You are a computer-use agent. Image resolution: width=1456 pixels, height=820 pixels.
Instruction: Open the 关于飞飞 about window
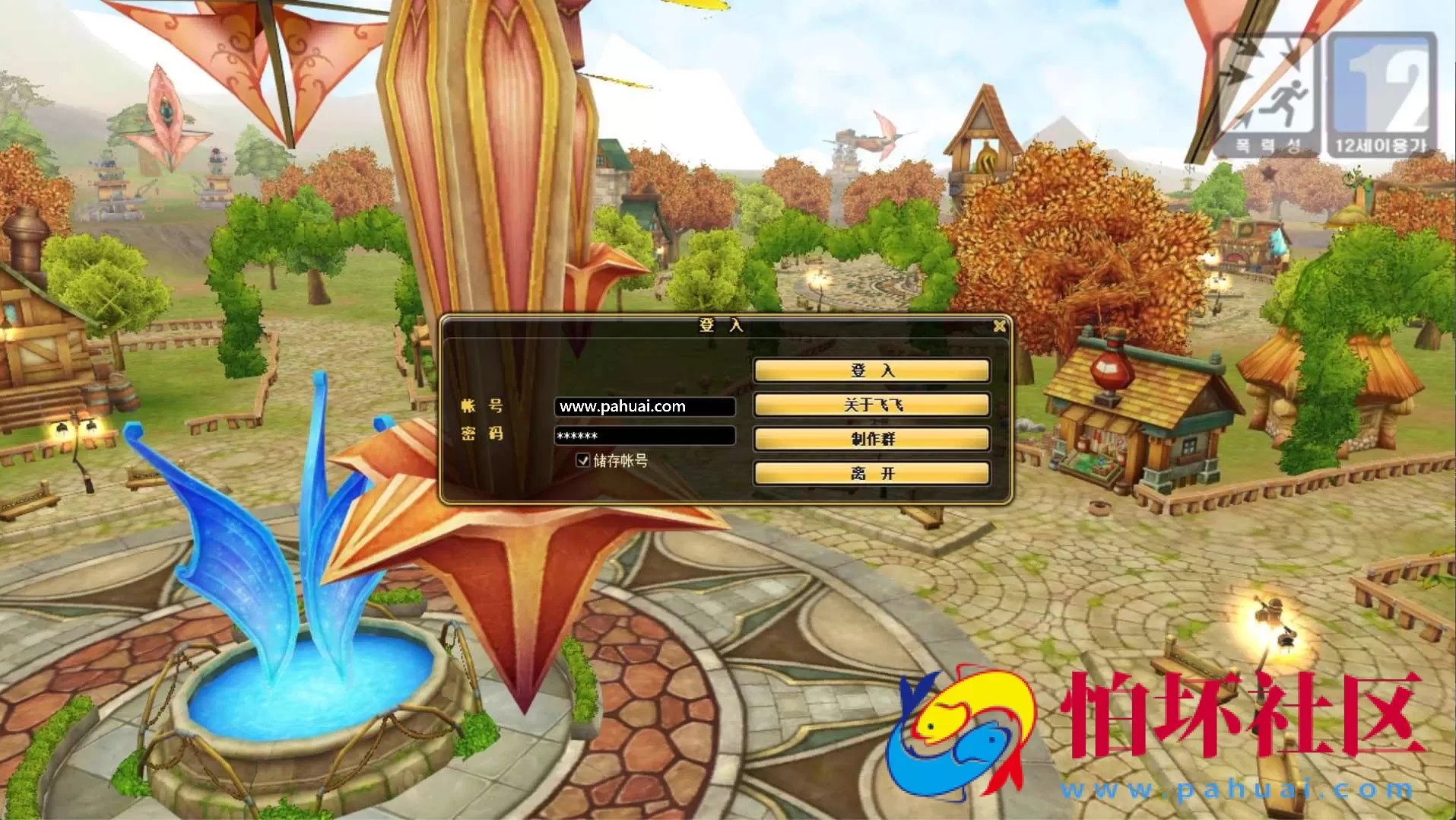tap(871, 405)
